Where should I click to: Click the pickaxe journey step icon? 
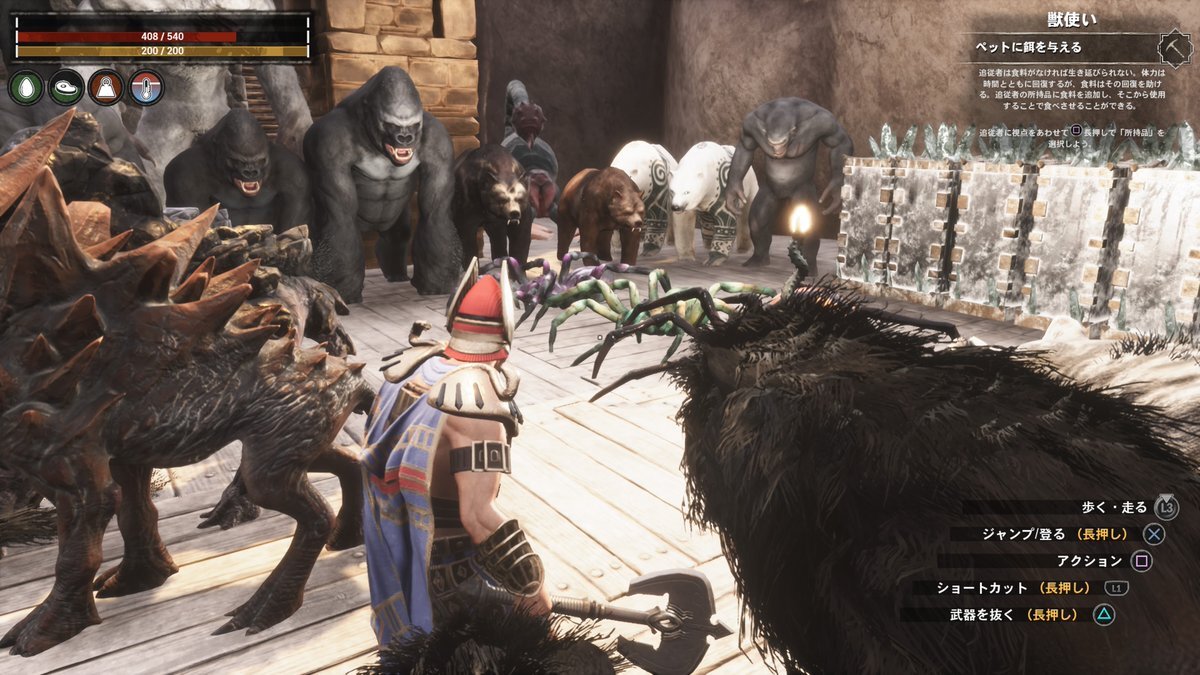(1172, 47)
